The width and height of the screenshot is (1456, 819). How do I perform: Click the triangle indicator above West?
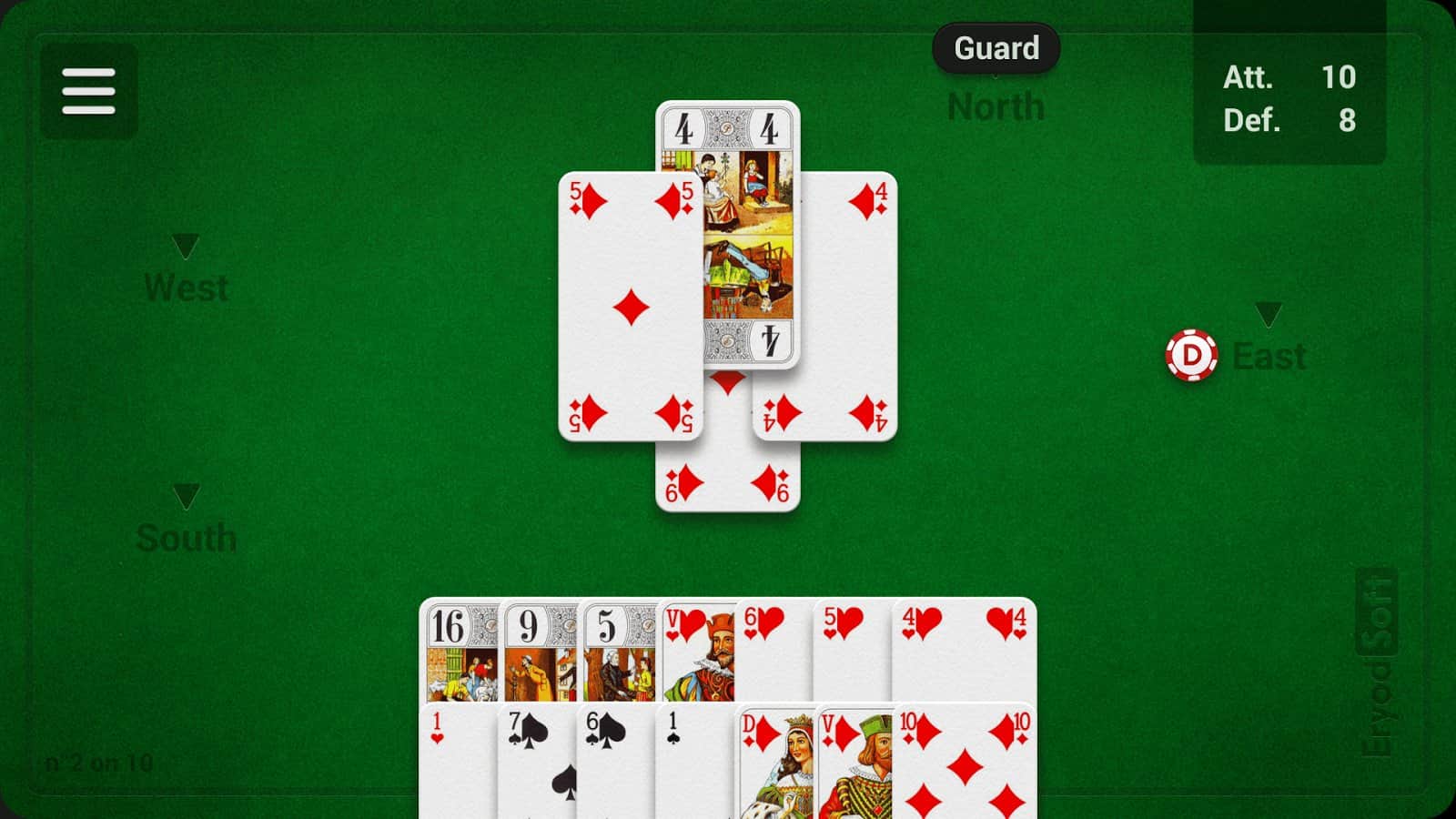pyautogui.click(x=187, y=244)
